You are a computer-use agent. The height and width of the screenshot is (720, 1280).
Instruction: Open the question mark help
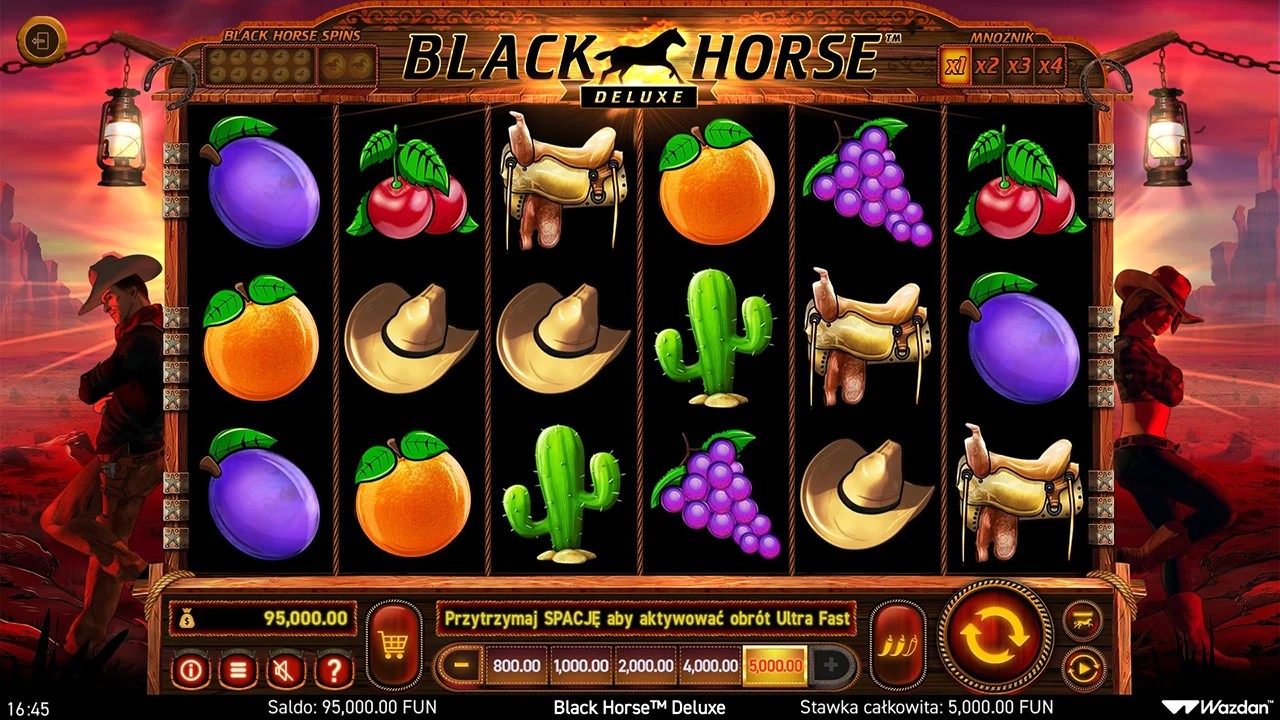coord(334,669)
